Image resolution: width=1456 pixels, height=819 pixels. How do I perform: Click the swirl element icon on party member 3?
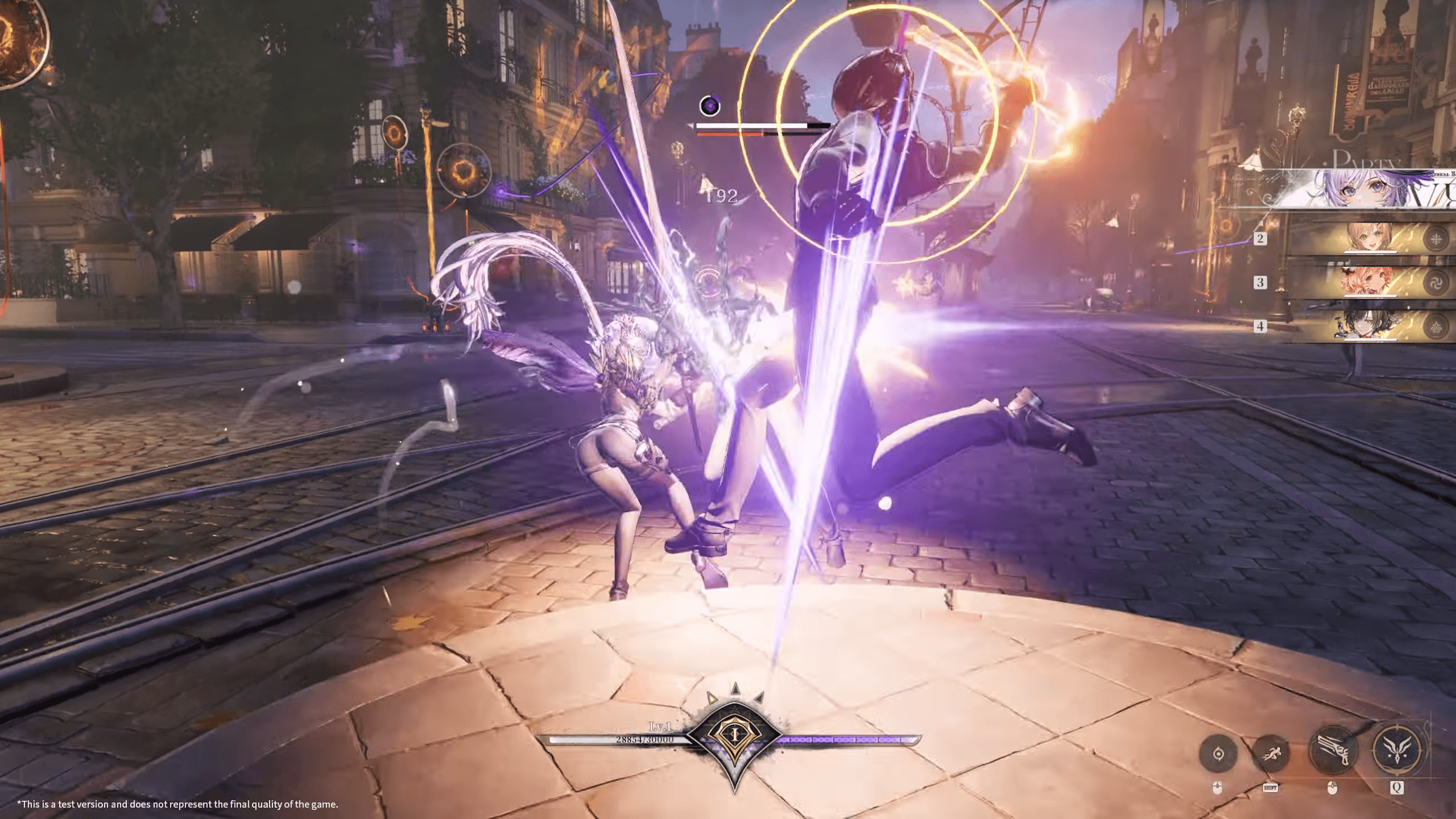1436,283
